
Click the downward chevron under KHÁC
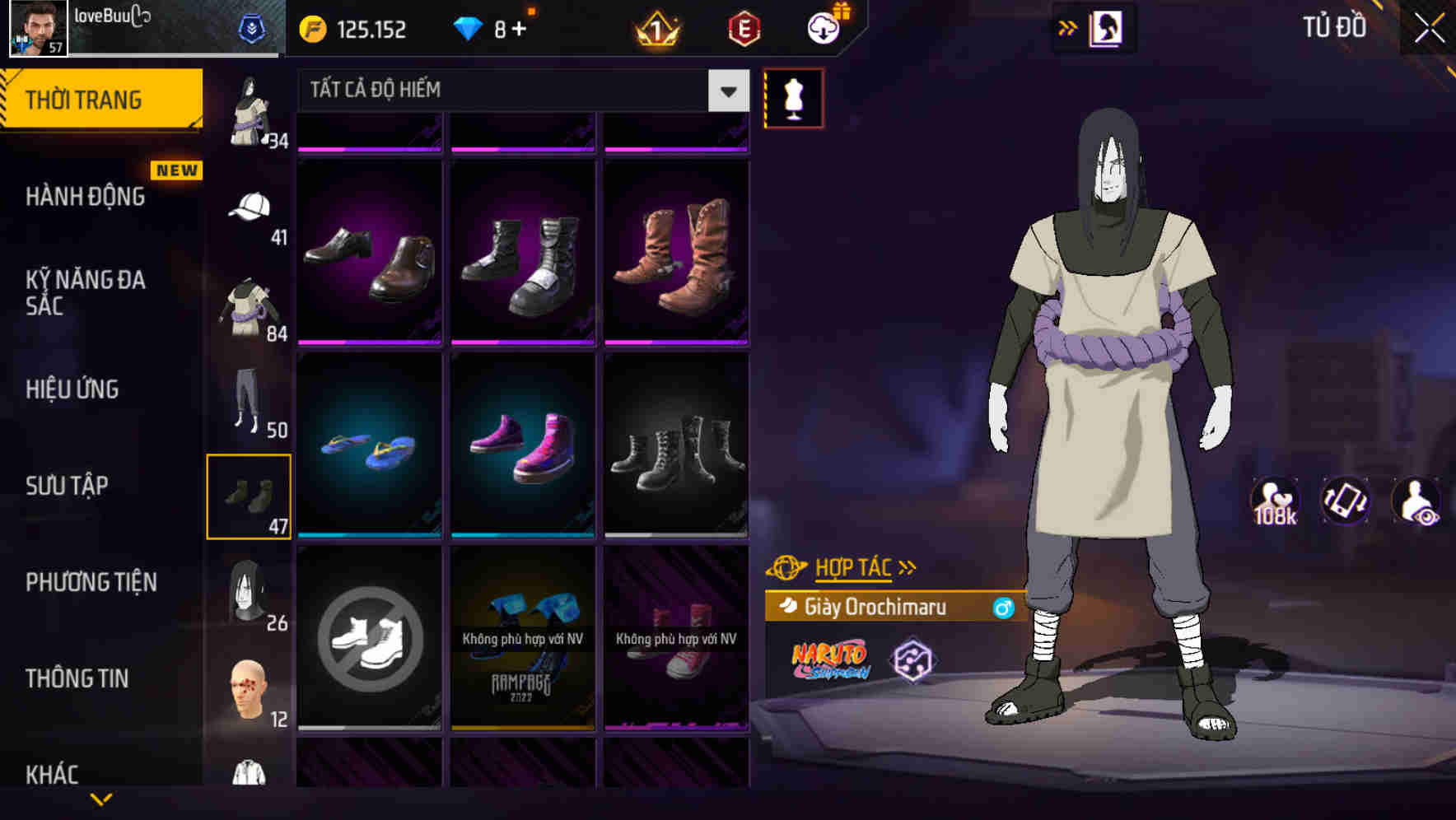(x=103, y=798)
